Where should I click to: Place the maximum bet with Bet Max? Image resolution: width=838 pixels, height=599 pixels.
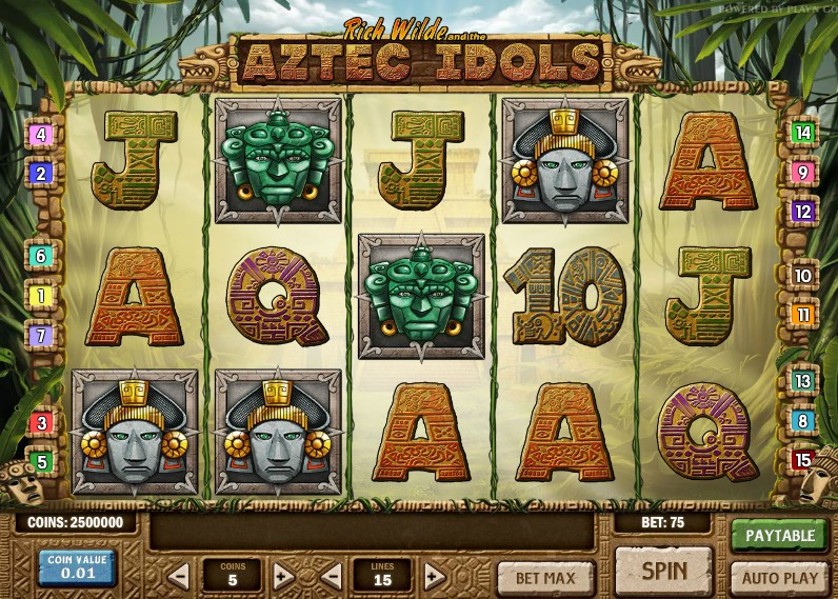[x=545, y=578]
